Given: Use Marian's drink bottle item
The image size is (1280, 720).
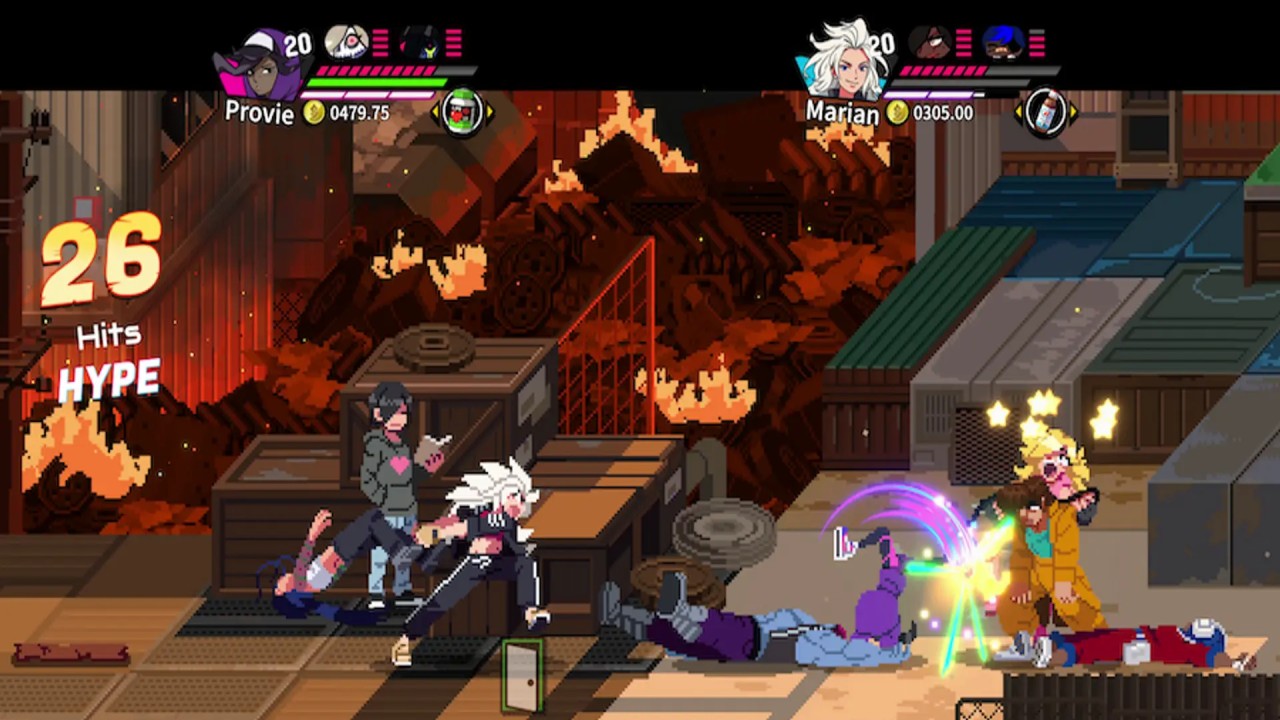Looking at the screenshot, I should (1045, 112).
